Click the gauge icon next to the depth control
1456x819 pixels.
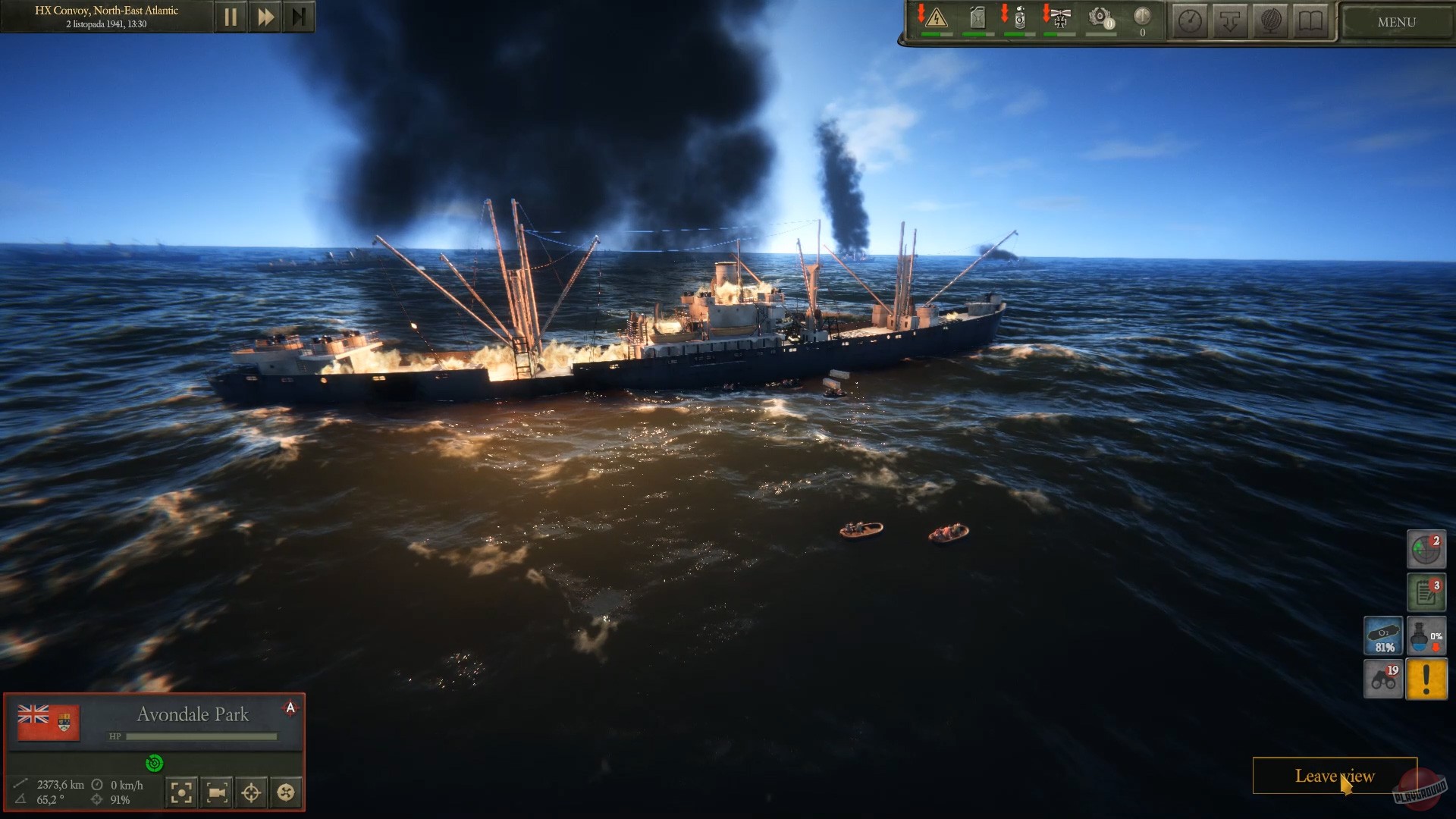[x=1189, y=20]
